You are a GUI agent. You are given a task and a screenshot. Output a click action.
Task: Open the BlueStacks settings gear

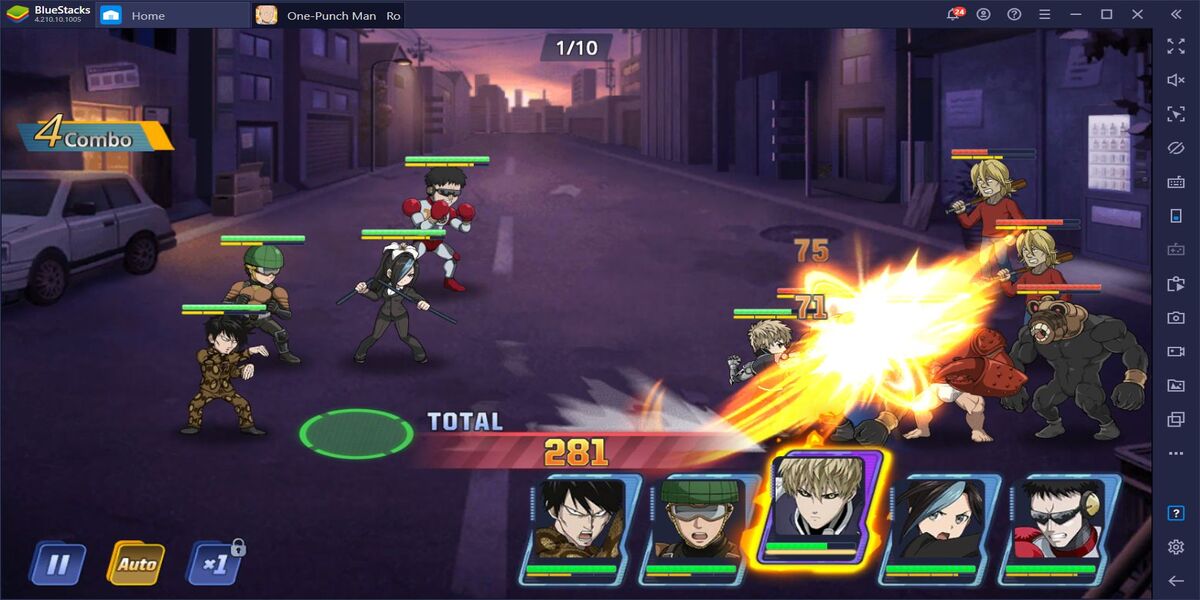[1176, 547]
